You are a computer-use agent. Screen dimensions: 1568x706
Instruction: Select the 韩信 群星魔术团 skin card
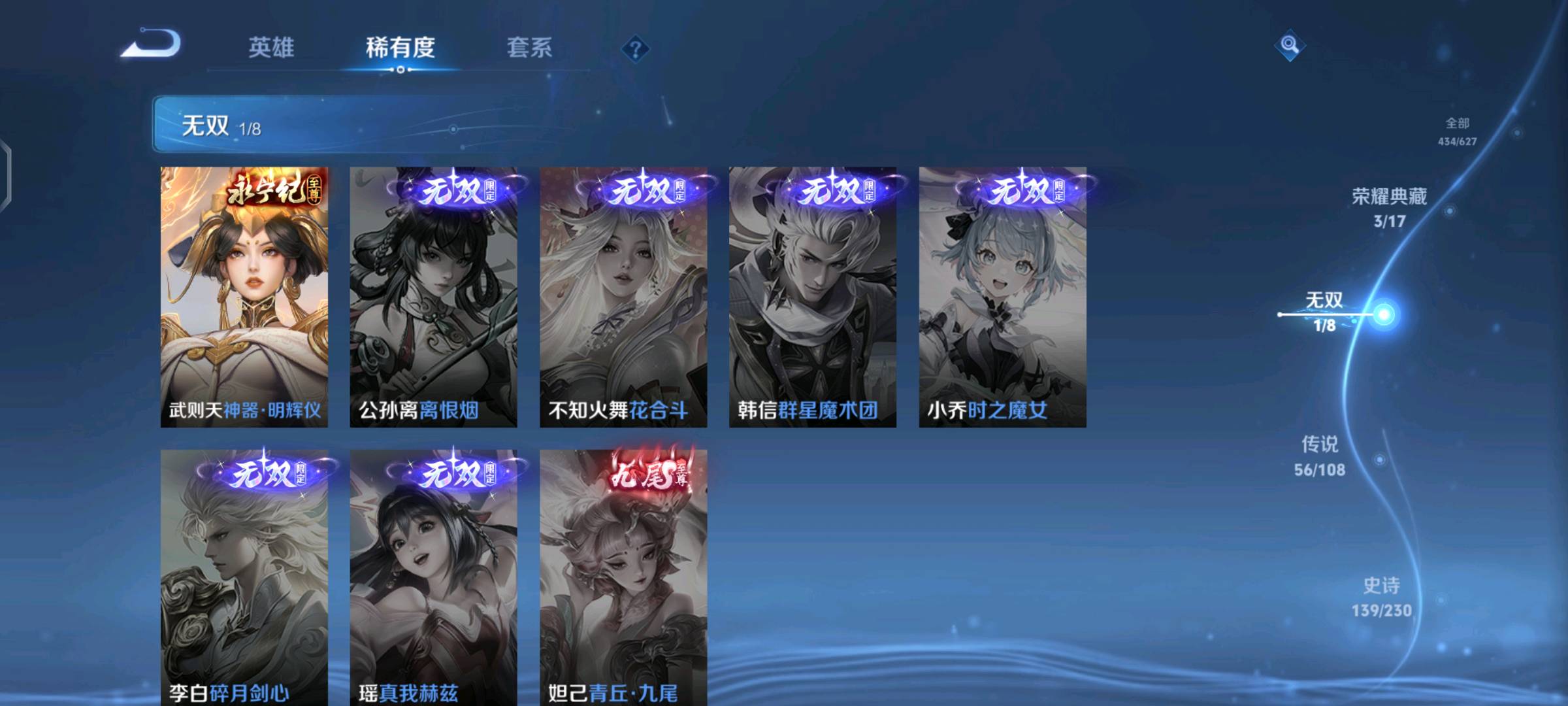[x=813, y=297]
